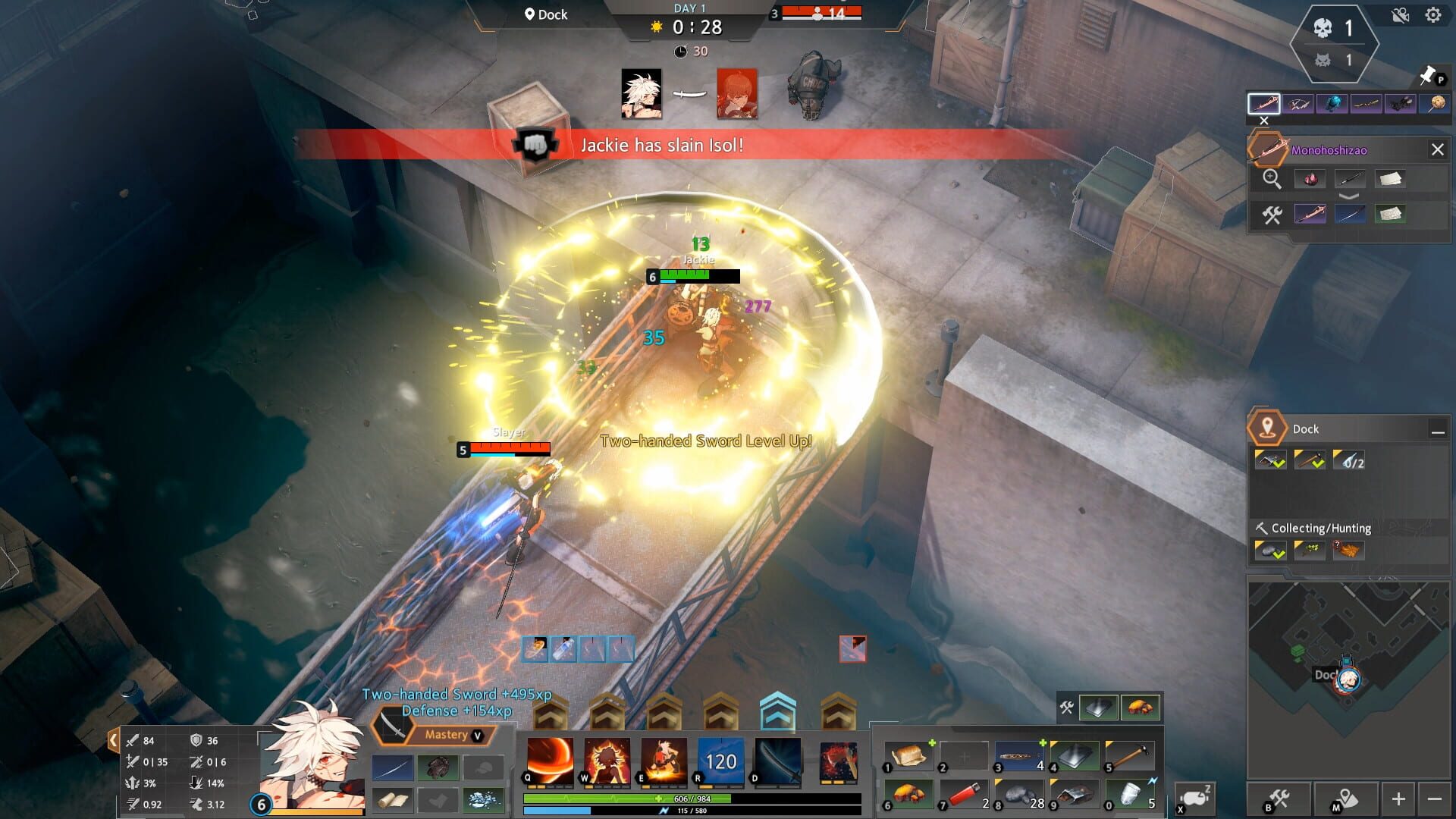Expand the chevron under the Monohoshizao ingredients
The image size is (1456, 819).
[1348, 196]
